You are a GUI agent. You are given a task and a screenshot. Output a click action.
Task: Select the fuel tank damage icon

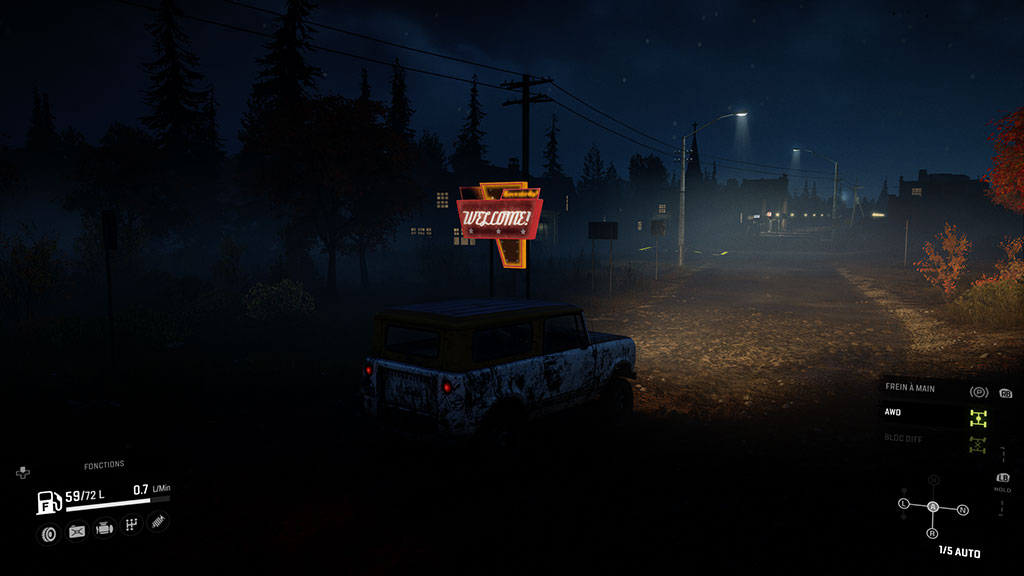[x=76, y=532]
